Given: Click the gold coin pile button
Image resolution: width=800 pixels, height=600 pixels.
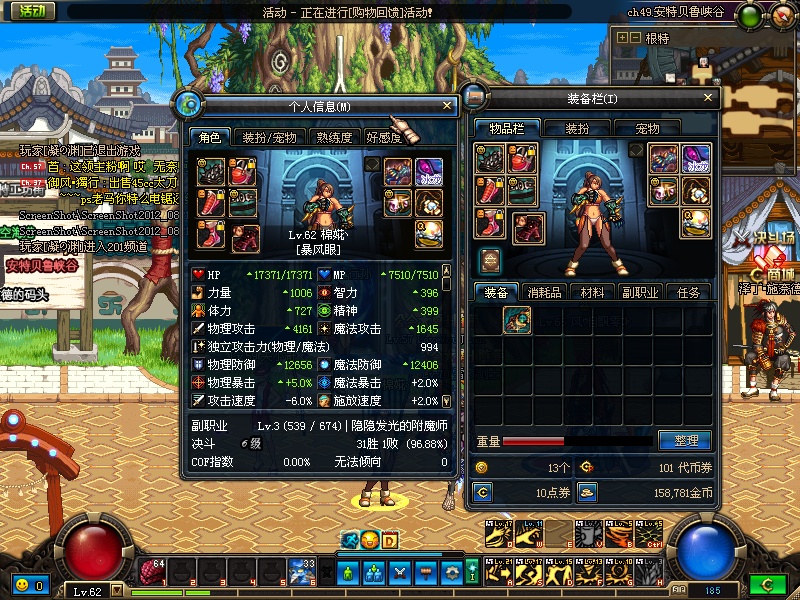Looking at the screenshot, I should pyautogui.click(x=588, y=492).
